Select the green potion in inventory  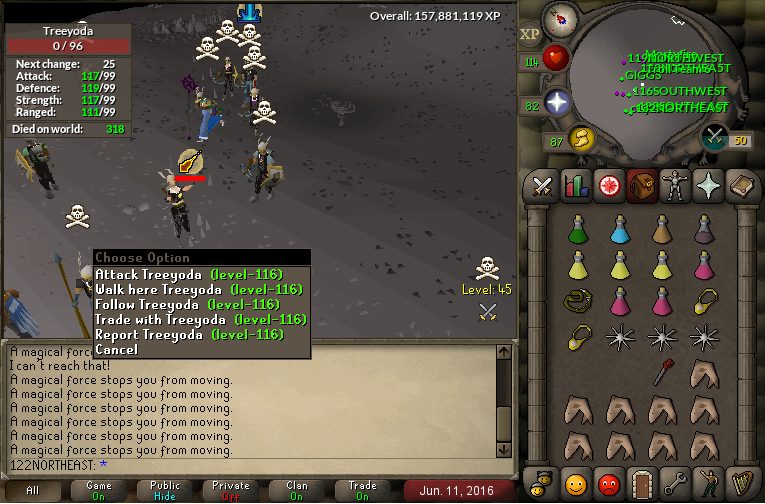pyautogui.click(x=578, y=229)
